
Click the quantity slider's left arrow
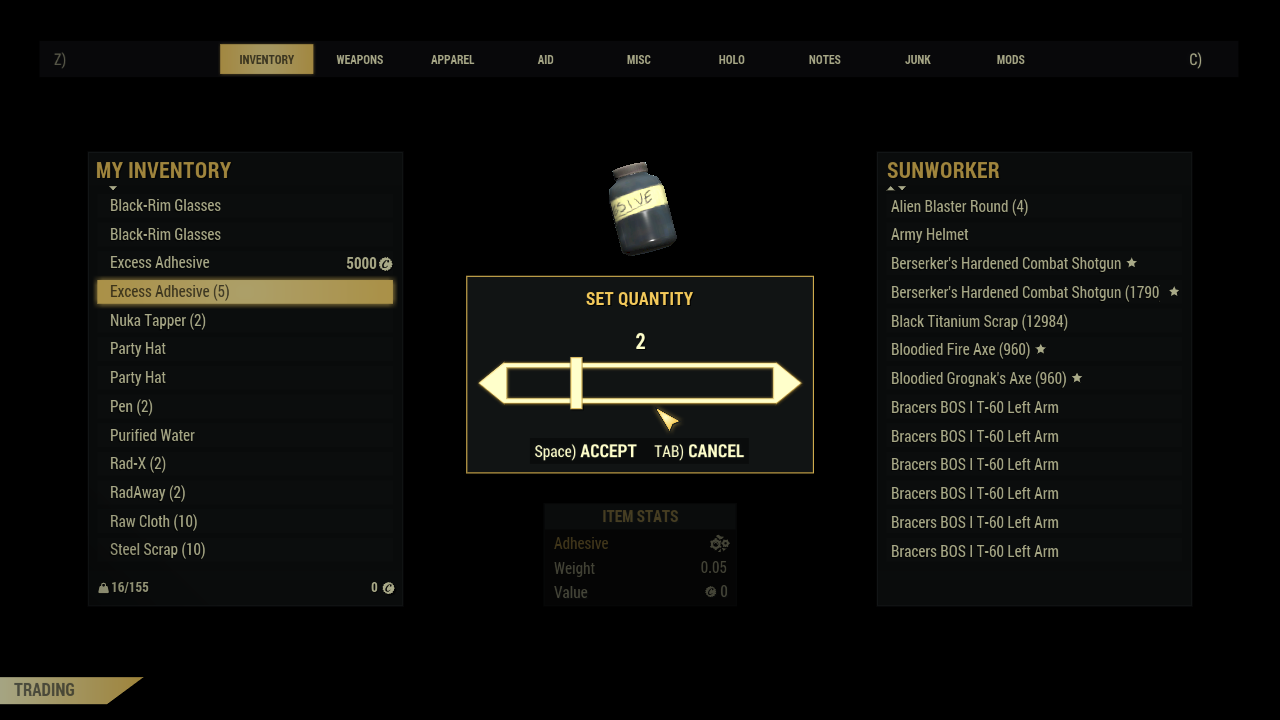pyautogui.click(x=491, y=384)
